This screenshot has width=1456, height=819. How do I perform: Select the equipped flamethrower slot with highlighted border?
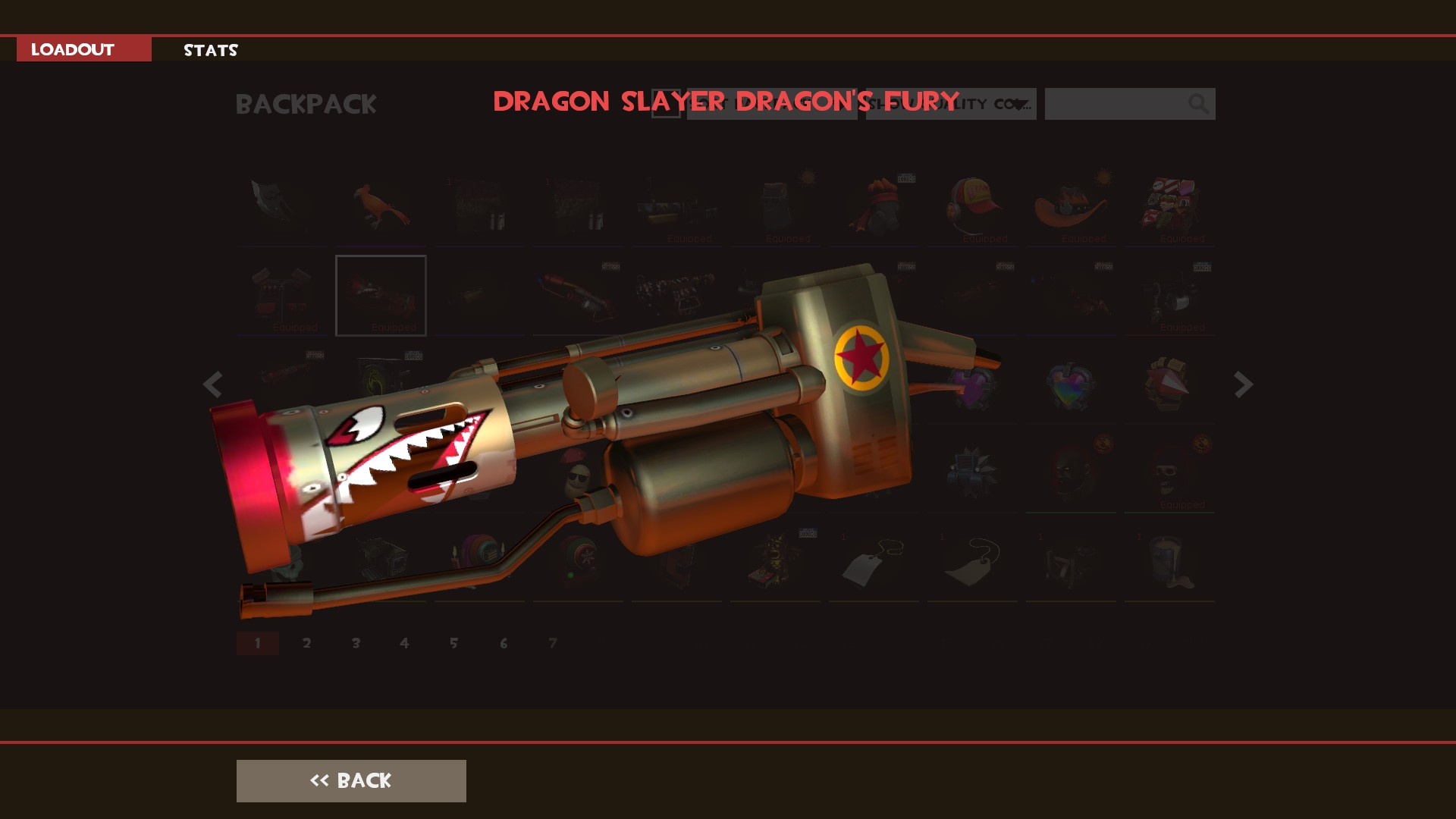[x=381, y=296]
